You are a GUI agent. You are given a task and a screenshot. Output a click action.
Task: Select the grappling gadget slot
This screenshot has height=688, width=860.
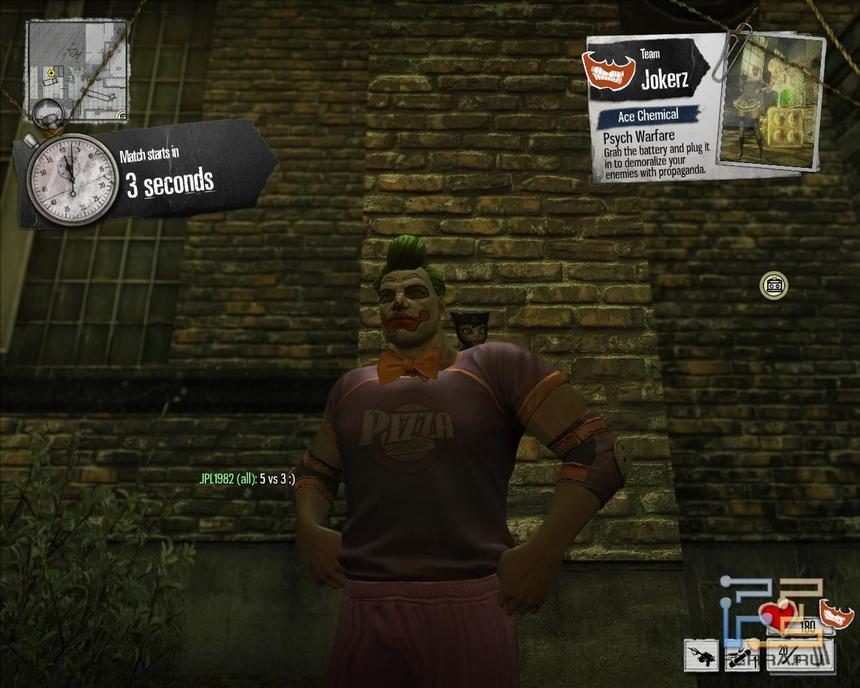click(701, 656)
